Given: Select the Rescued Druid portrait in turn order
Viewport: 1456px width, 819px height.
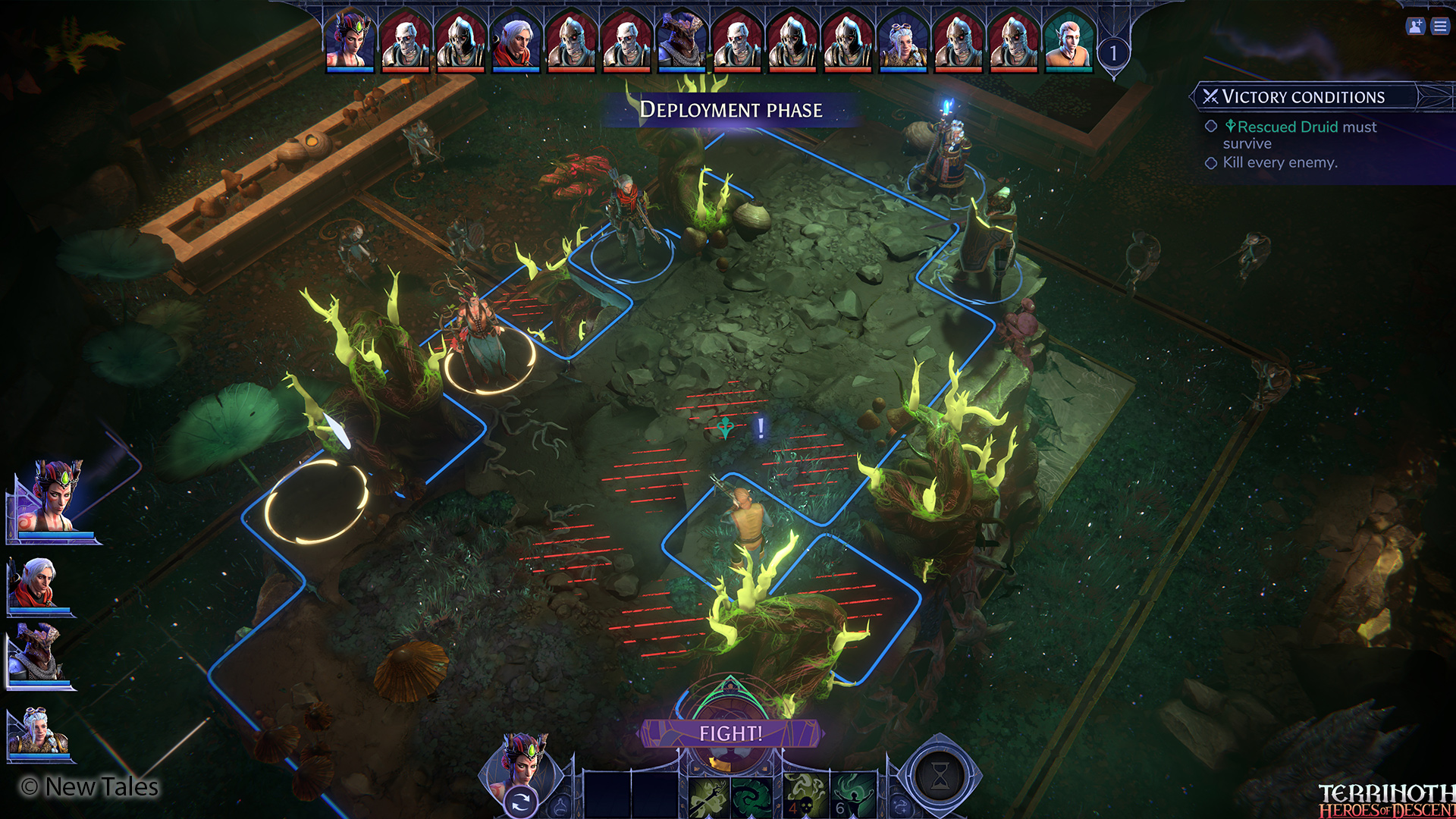Looking at the screenshot, I should click(1068, 41).
